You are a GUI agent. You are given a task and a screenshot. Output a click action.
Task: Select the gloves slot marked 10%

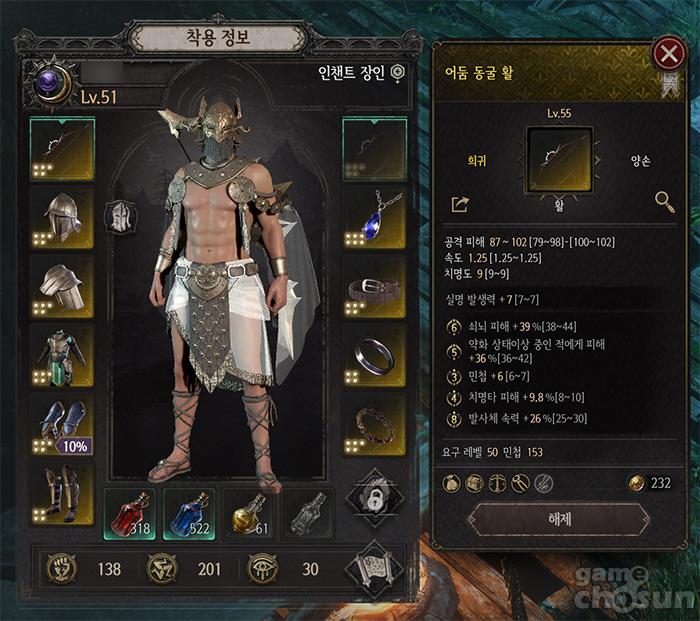click(x=62, y=424)
